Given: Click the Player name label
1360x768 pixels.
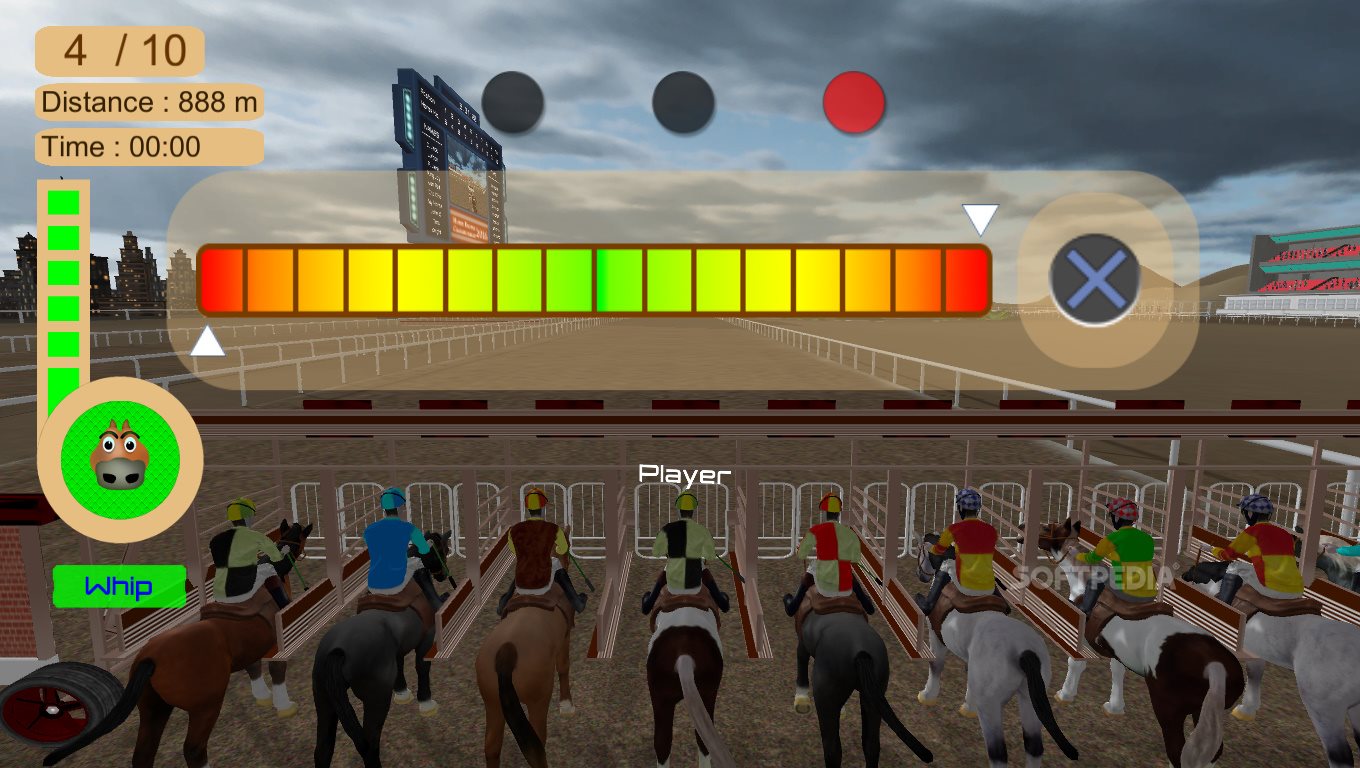Looking at the screenshot, I should tap(686, 474).
